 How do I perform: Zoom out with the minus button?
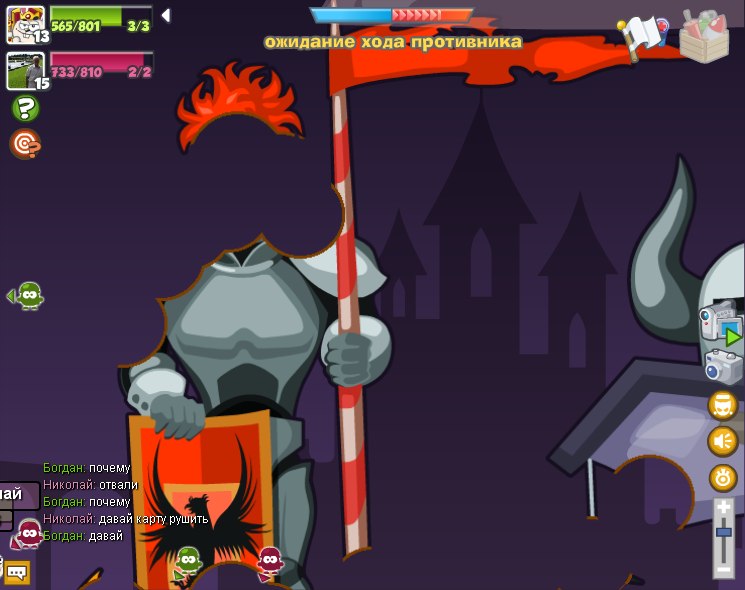[x=724, y=568]
